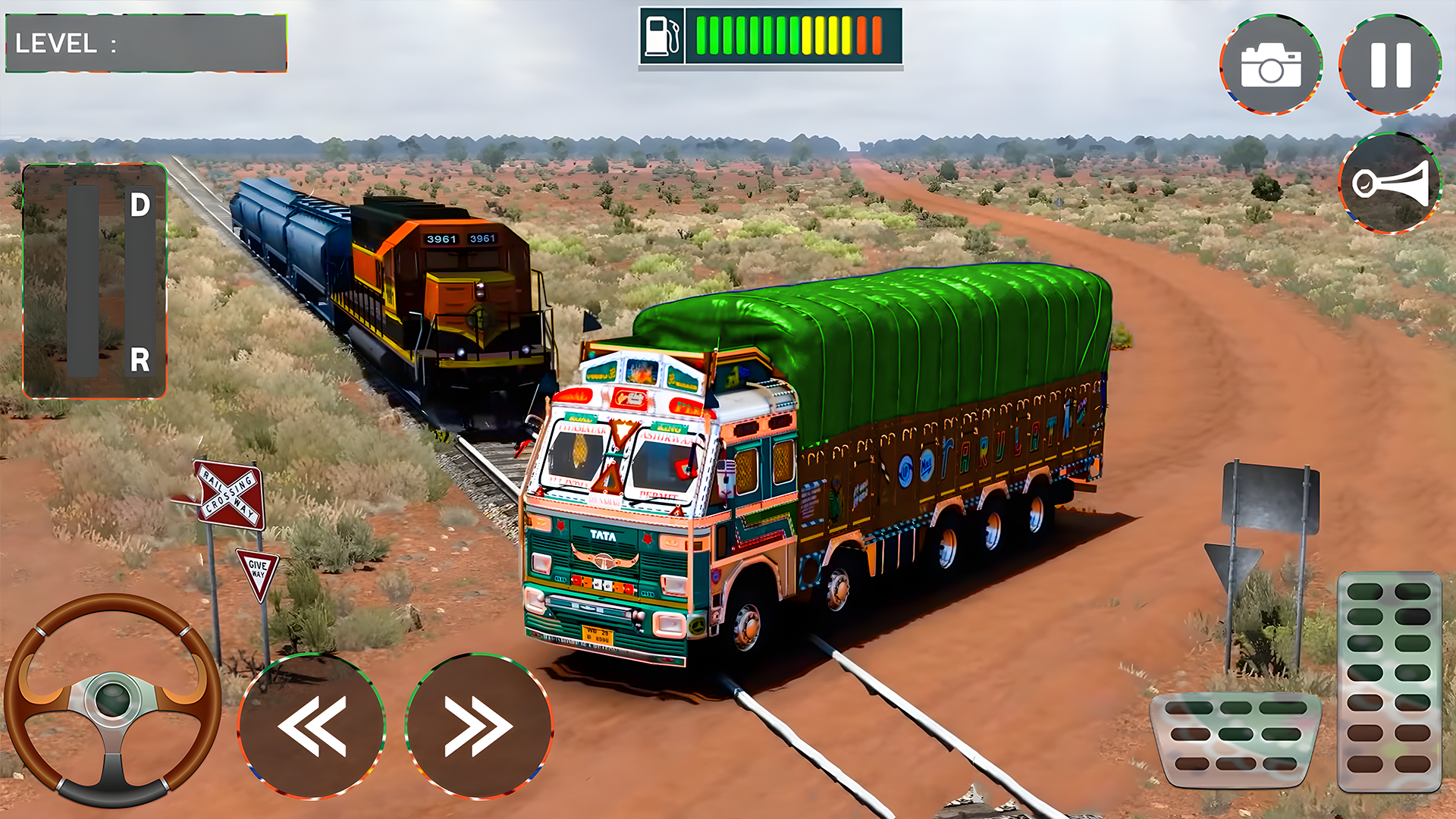The width and height of the screenshot is (1456, 819).
Task: Click the steering wheel control
Action: click(x=113, y=699)
